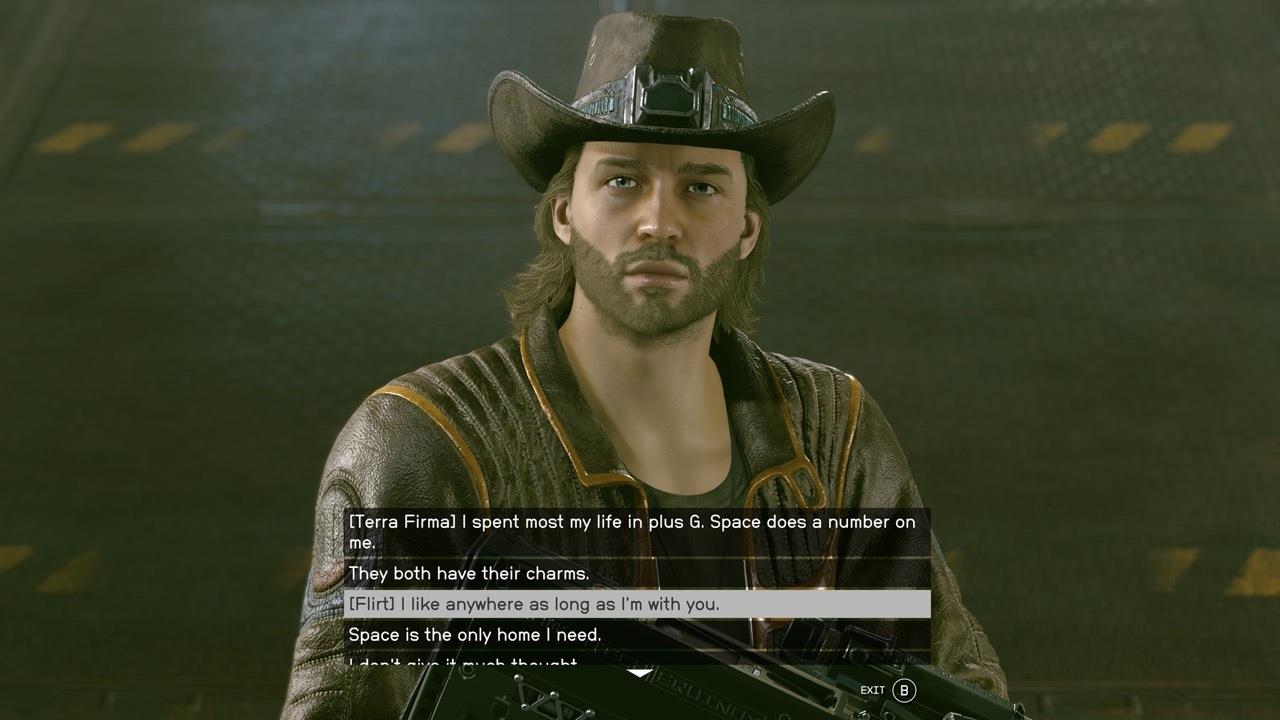Select "They both have their charms."
Image resolution: width=1280 pixels, height=720 pixels.
pos(636,574)
